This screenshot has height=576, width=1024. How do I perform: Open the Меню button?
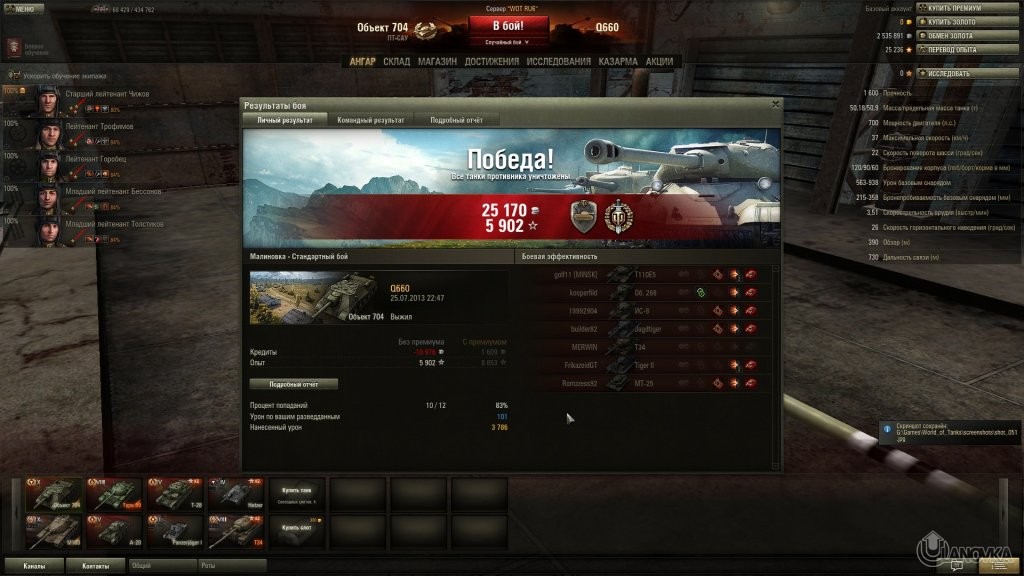(x=25, y=7)
